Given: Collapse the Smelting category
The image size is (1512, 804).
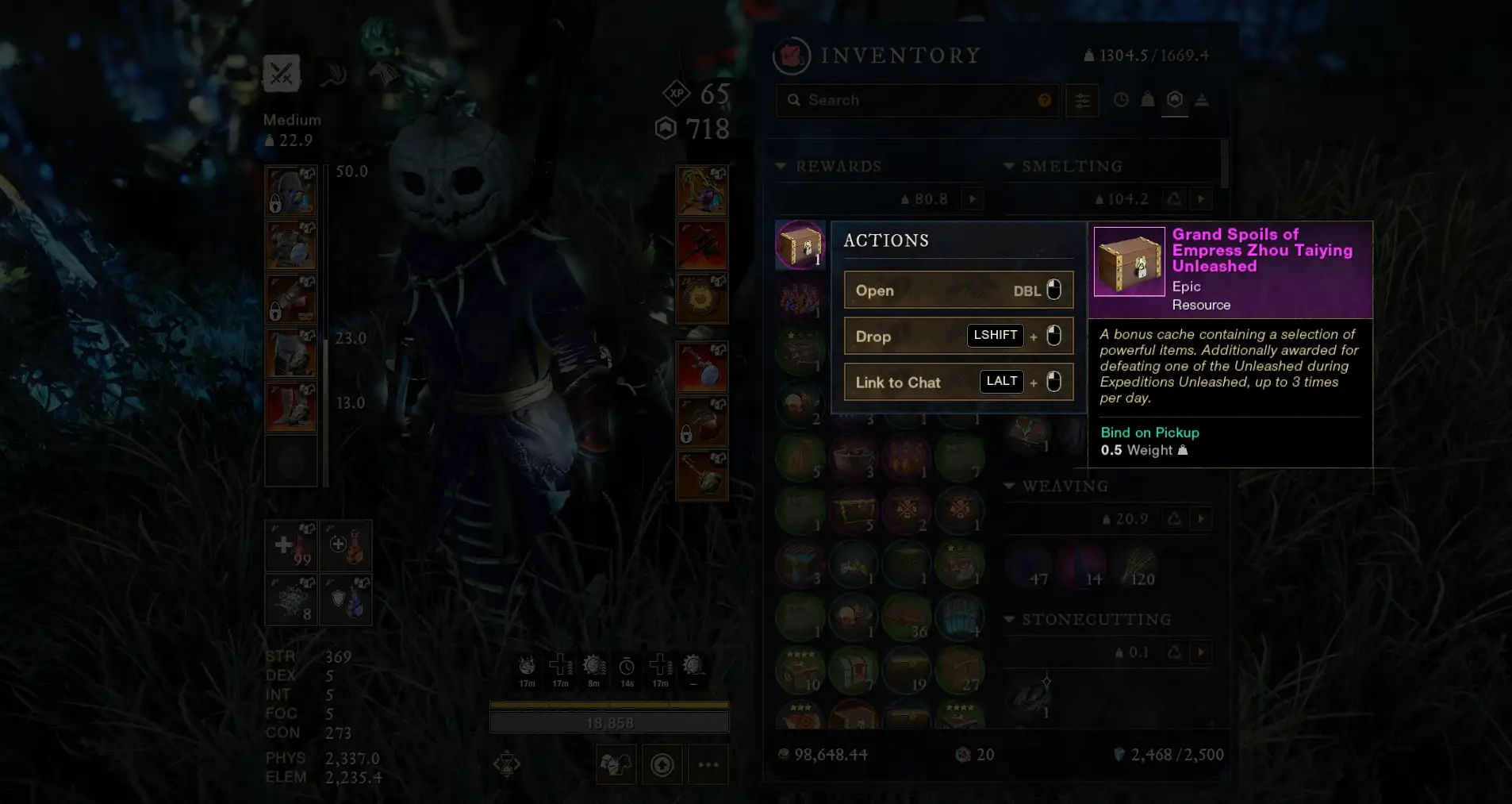Looking at the screenshot, I should pyautogui.click(x=1008, y=167).
